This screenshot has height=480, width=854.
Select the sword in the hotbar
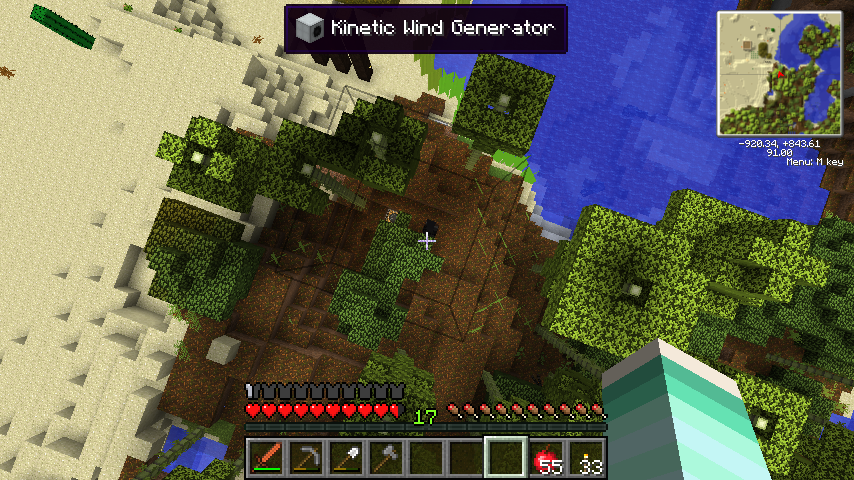pyautogui.click(x=266, y=458)
